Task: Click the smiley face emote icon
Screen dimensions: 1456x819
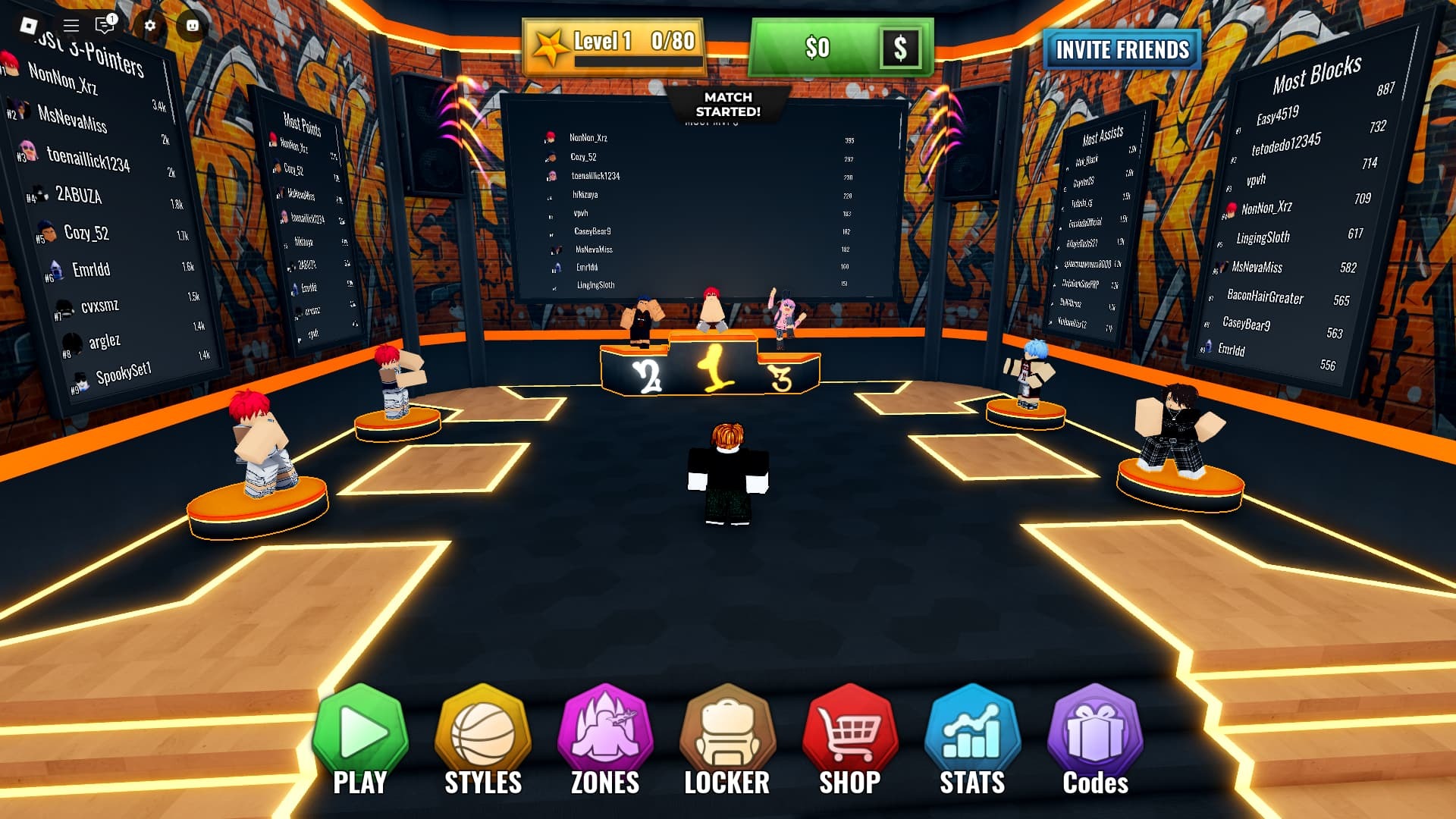Action: (x=193, y=26)
